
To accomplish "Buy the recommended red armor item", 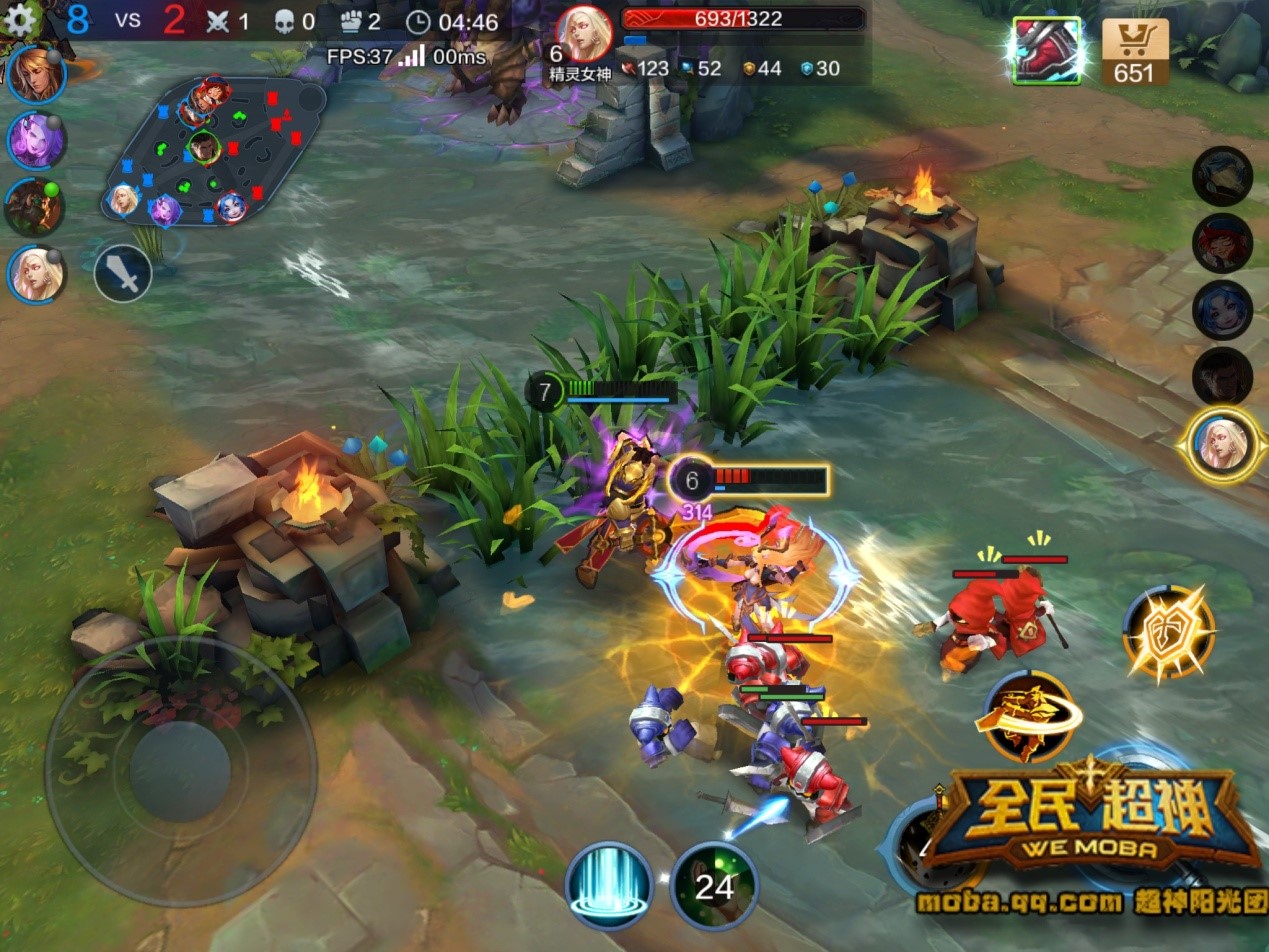I will 1046,51.
